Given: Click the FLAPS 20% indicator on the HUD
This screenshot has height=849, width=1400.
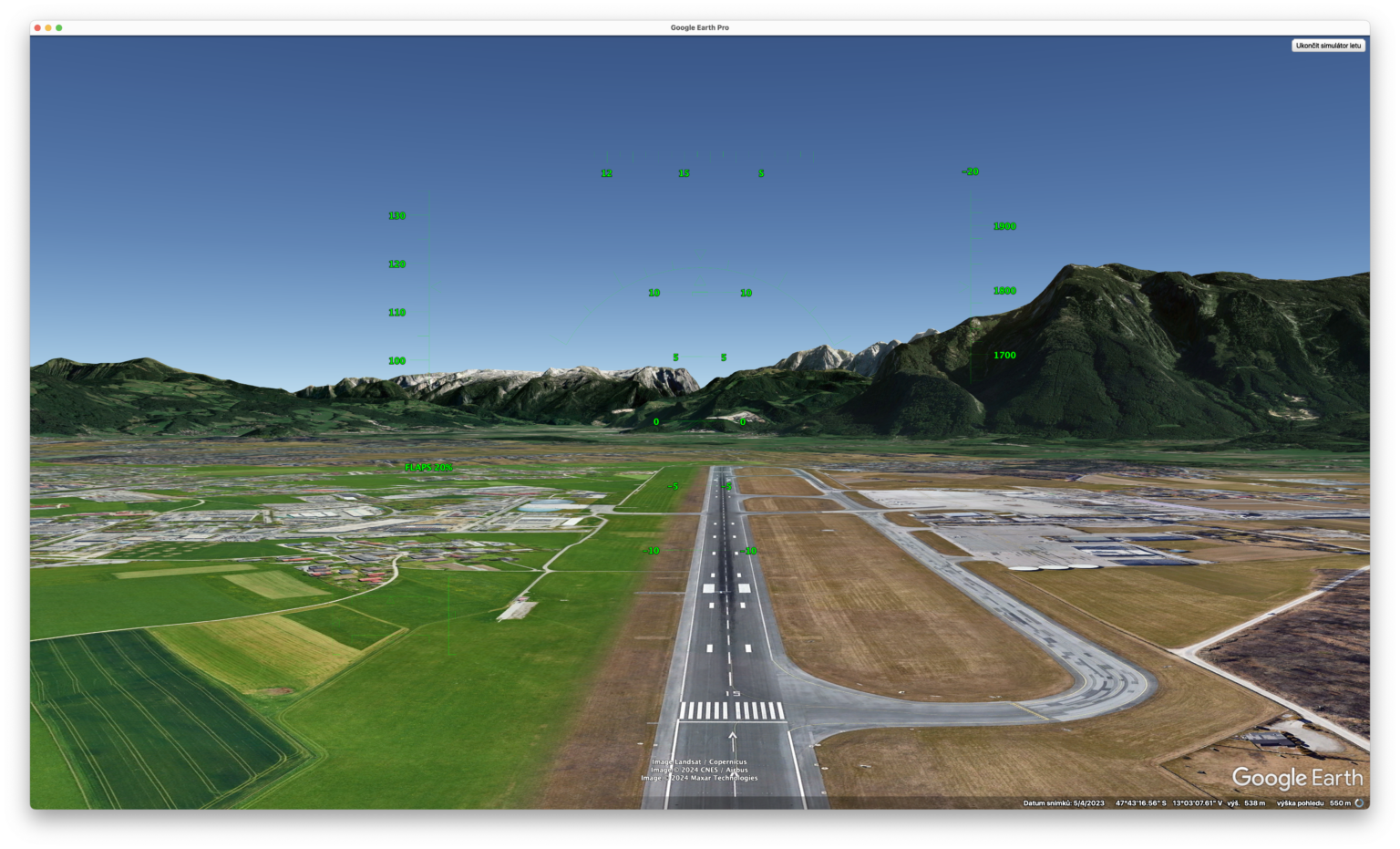Looking at the screenshot, I should point(428,468).
